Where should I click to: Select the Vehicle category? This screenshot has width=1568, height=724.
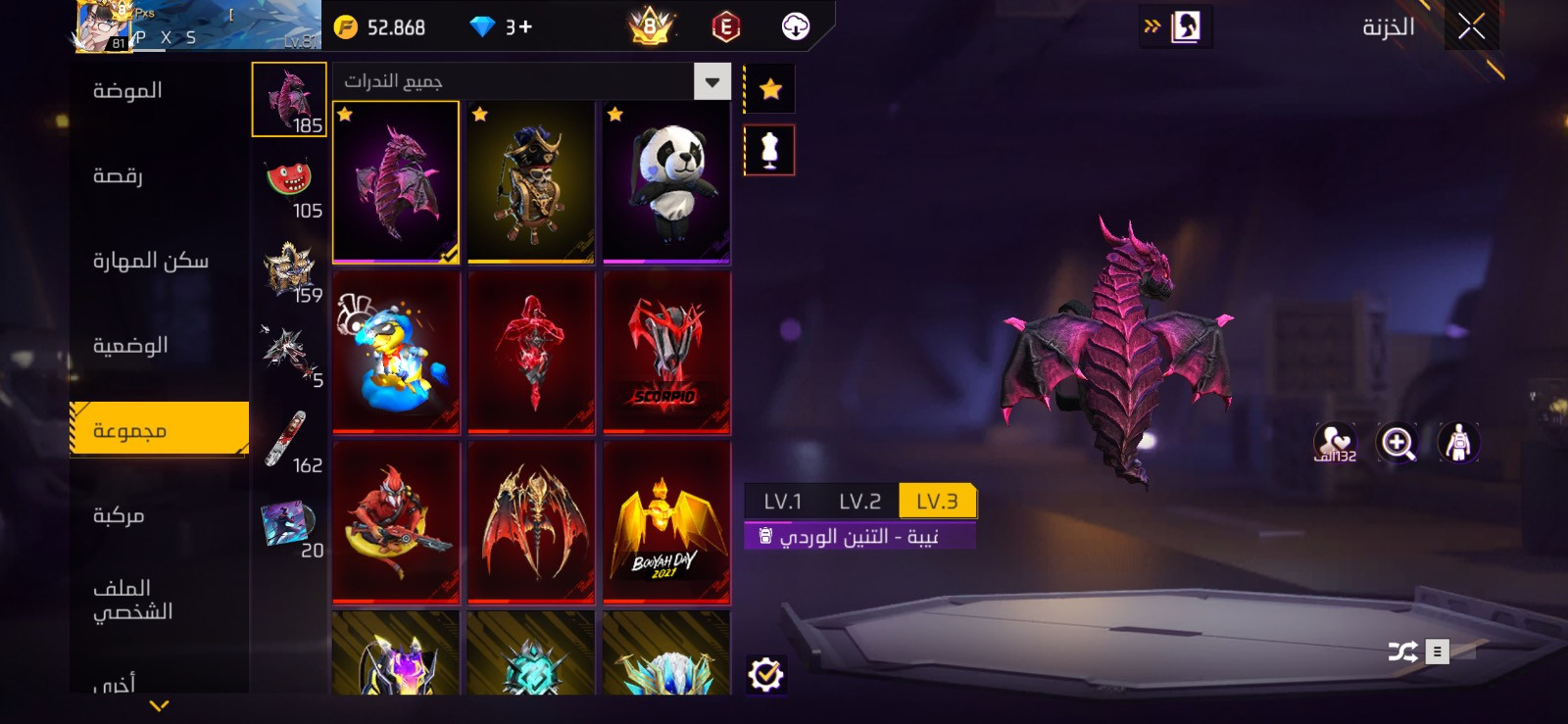tap(119, 515)
